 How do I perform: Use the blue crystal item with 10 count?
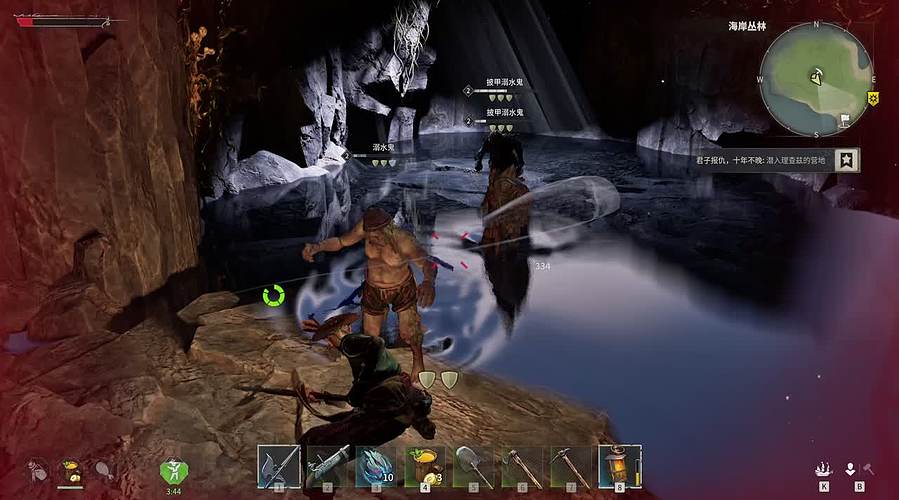[377, 466]
